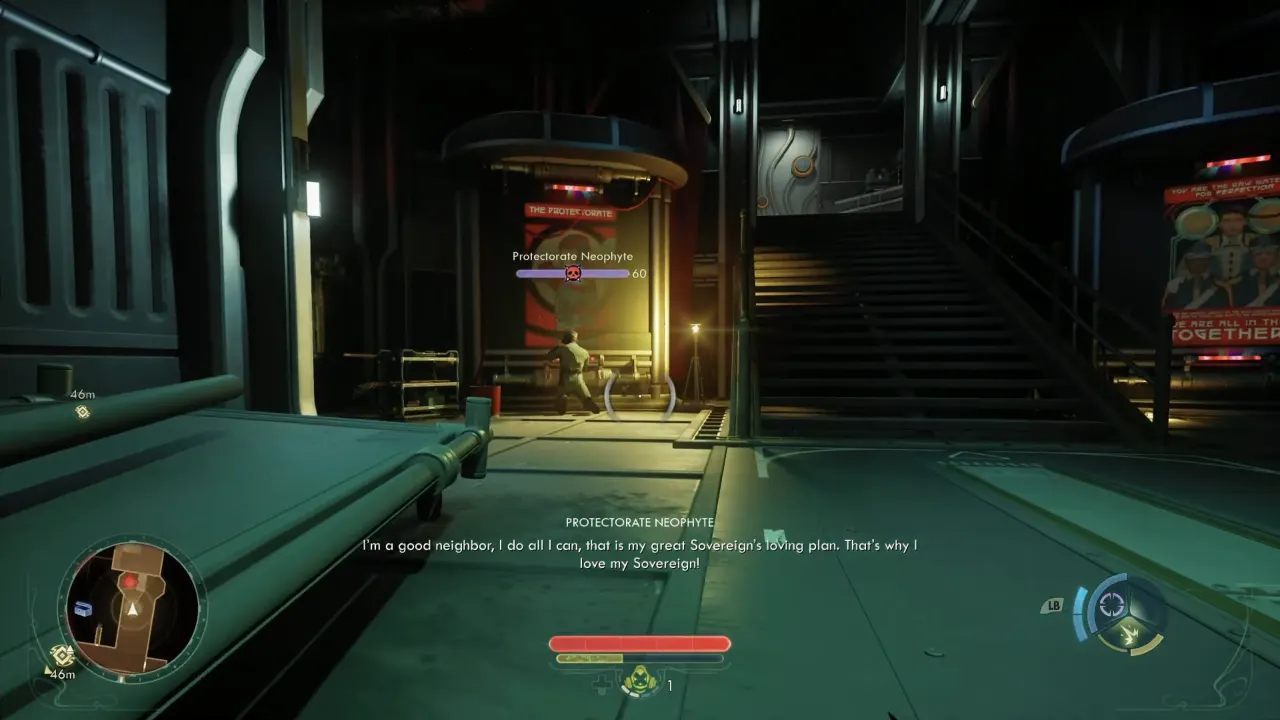This screenshot has width=1280, height=720.
Task: Click the lightning segment on the weapon wheel
Action: (x=1129, y=633)
